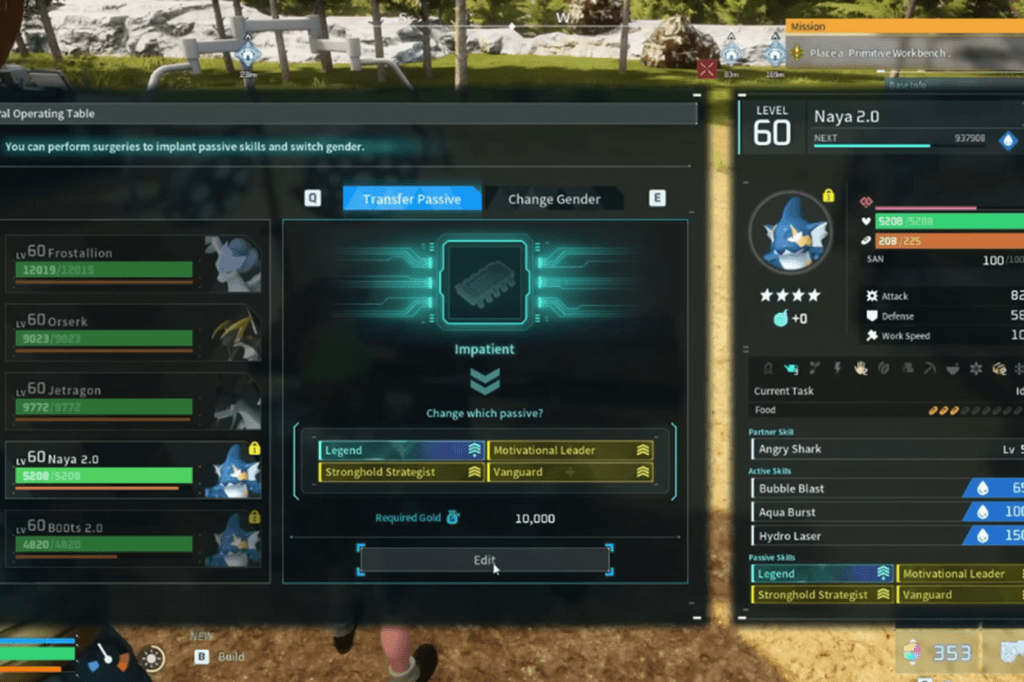Replace the Legend passive in surgery panel
1024x682 pixels.
pos(401,451)
